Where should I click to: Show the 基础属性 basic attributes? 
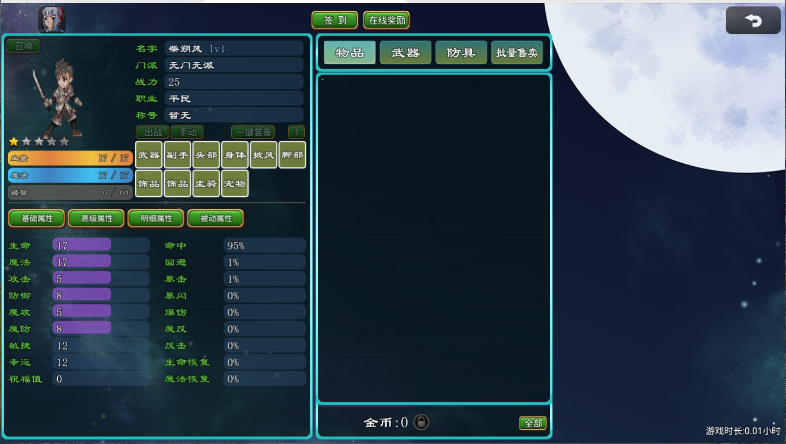[x=37, y=218]
